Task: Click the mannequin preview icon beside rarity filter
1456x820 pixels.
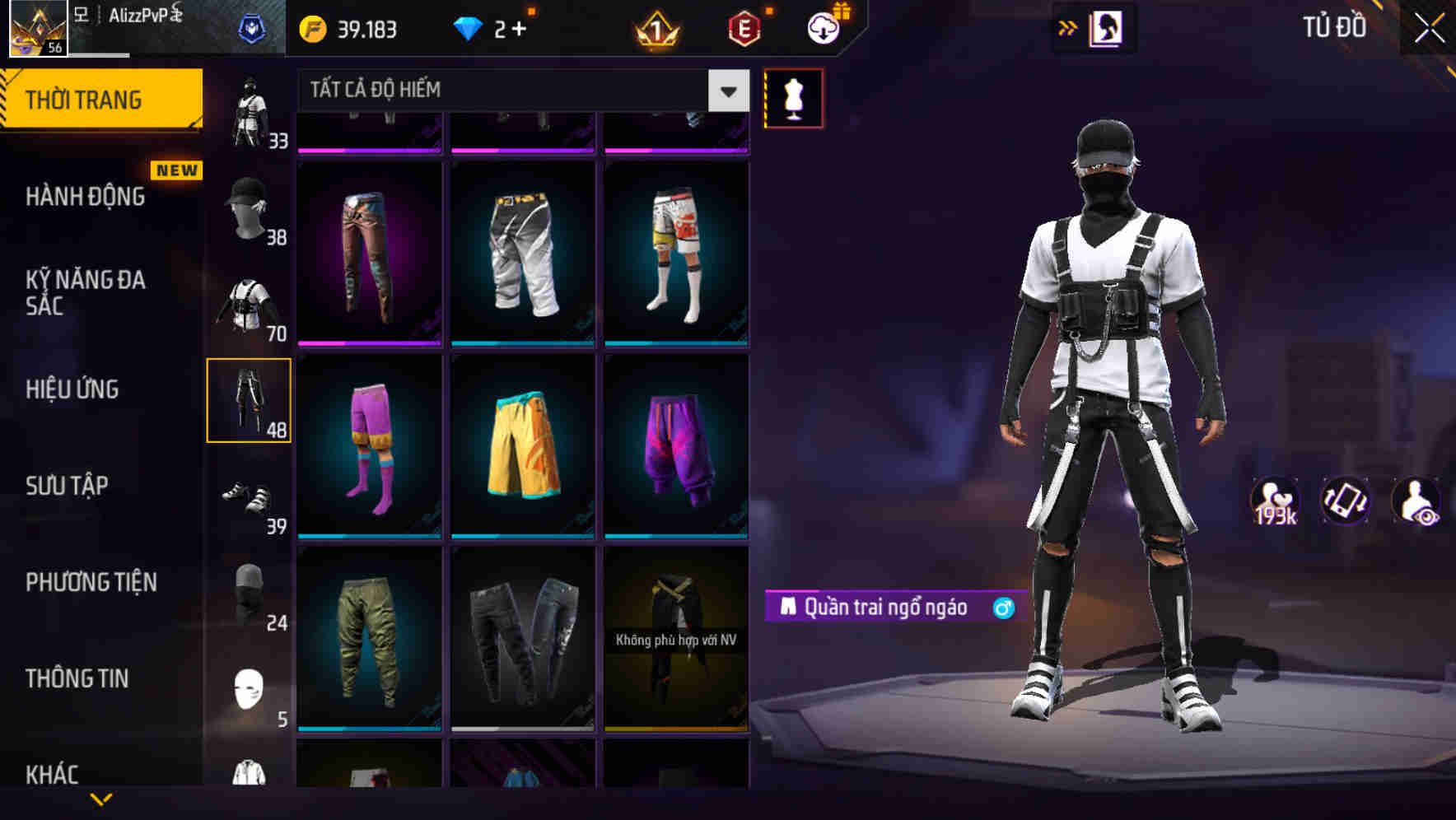Action: click(x=793, y=97)
